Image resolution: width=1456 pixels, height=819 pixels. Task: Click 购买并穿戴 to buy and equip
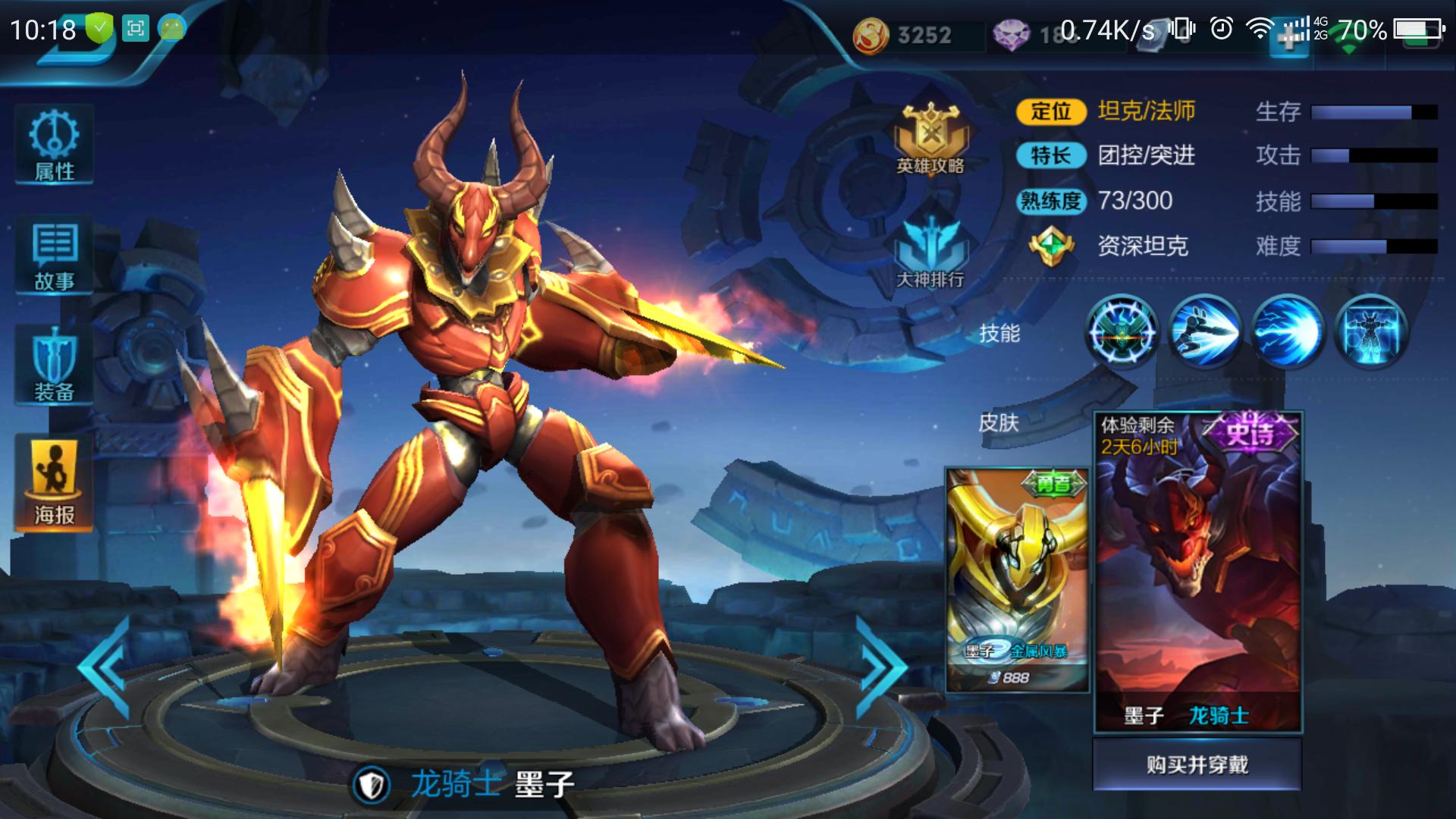(1197, 764)
